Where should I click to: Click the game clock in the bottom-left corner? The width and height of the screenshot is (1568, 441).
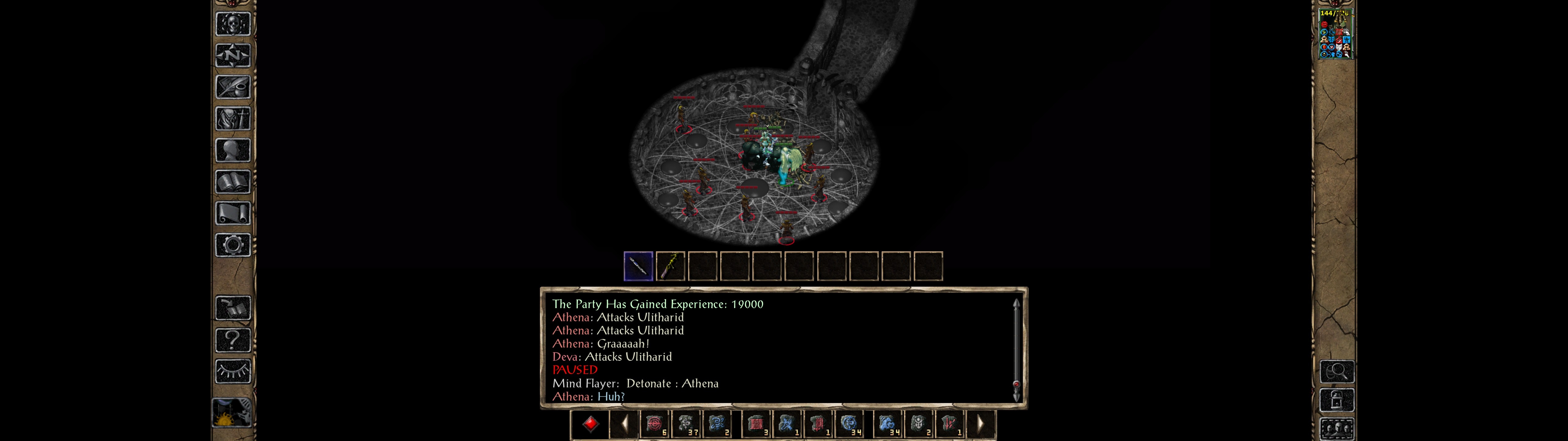[x=232, y=413]
